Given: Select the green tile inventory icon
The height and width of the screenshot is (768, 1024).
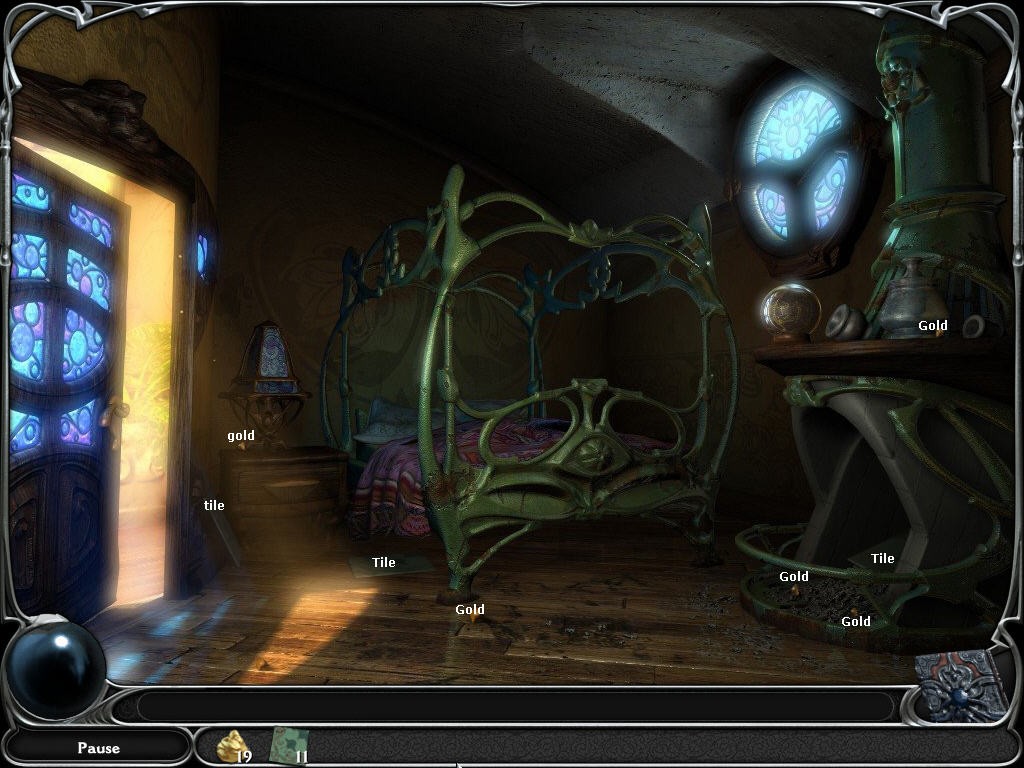Looking at the screenshot, I should point(288,745).
